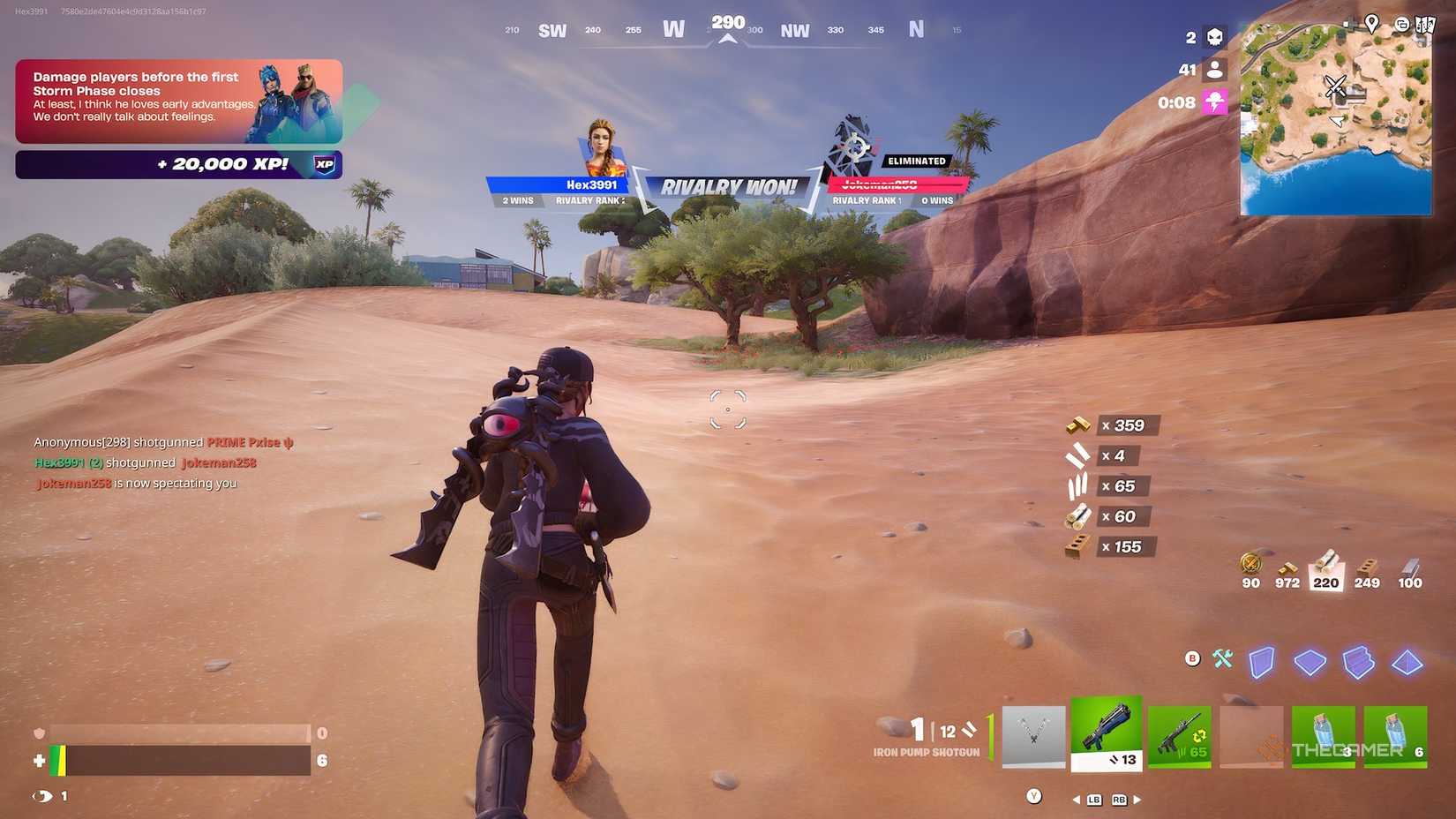The height and width of the screenshot is (819, 1456).
Task: Toggle the full map view icon
Action: pyautogui.click(x=1425, y=24)
